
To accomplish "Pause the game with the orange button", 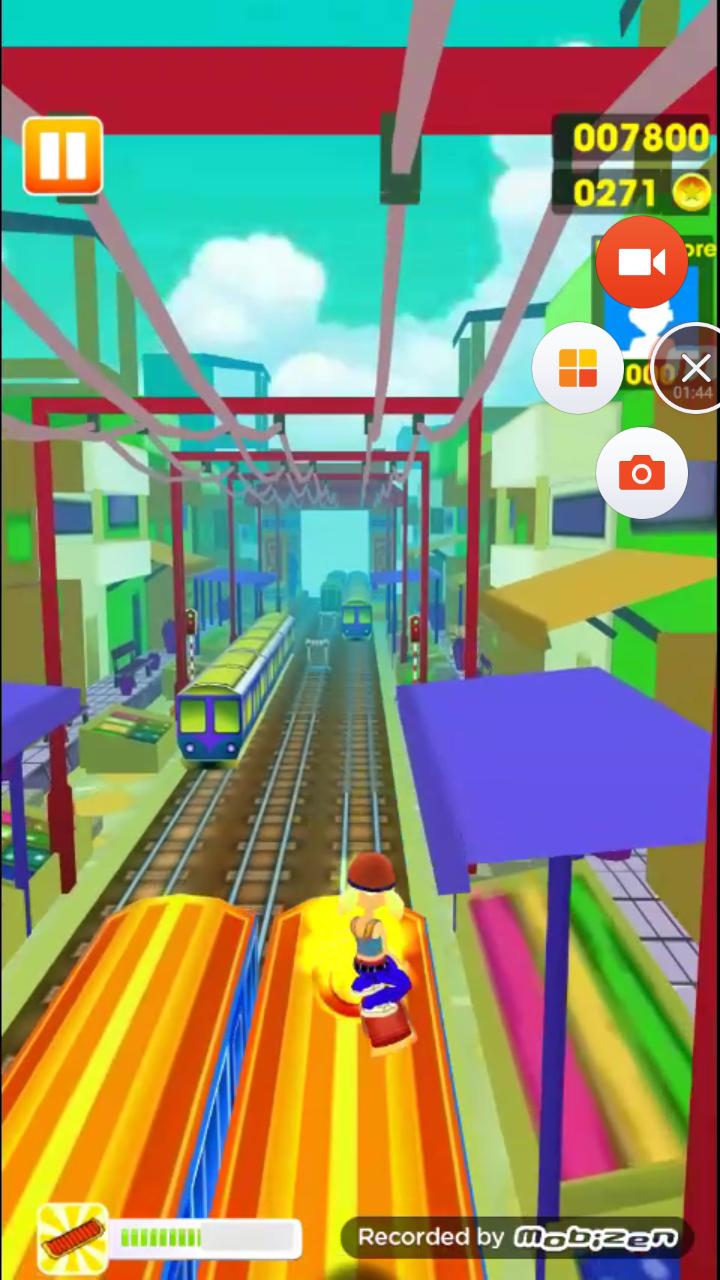I will pyautogui.click(x=63, y=156).
